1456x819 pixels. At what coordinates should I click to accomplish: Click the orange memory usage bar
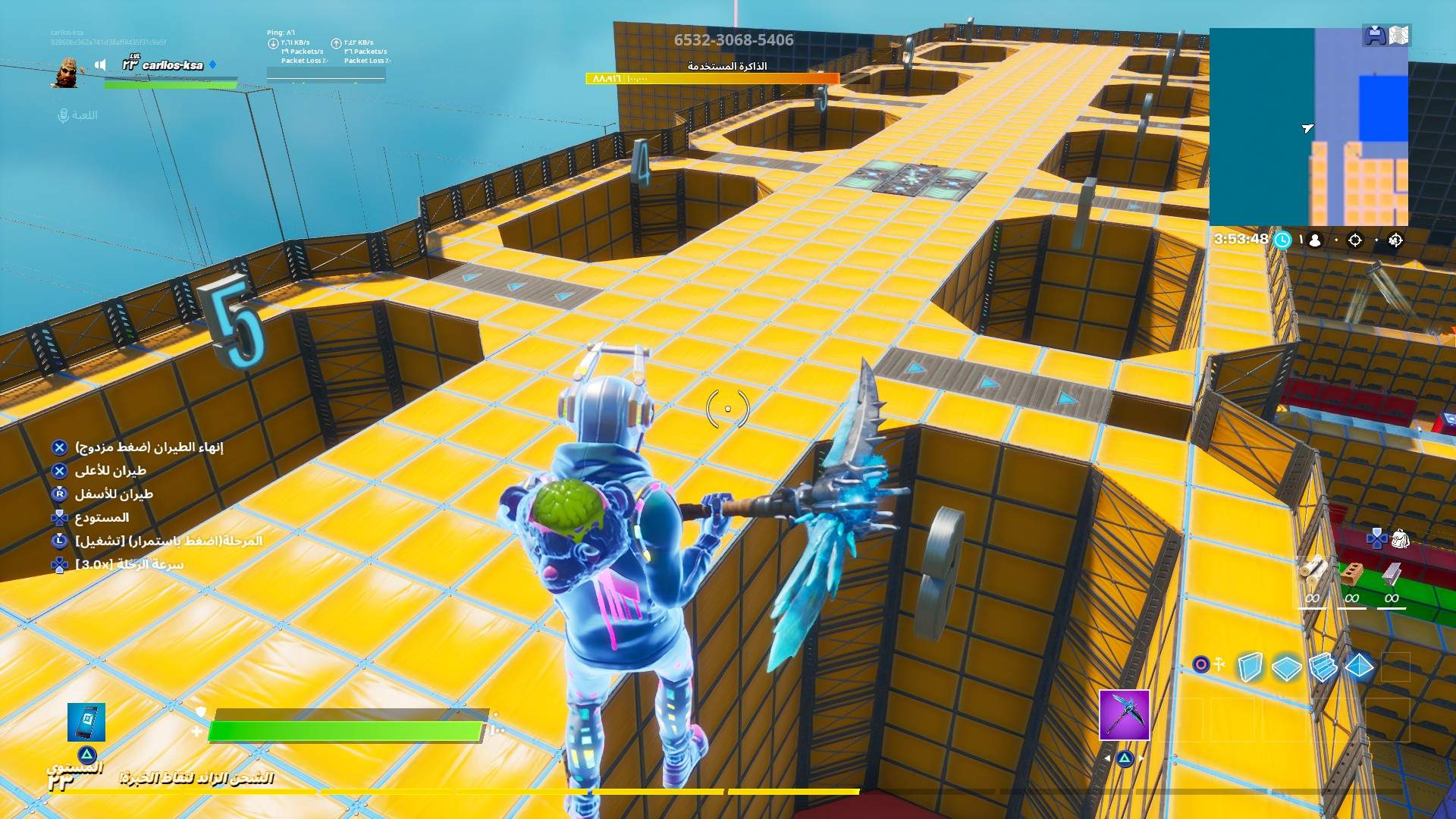point(709,77)
